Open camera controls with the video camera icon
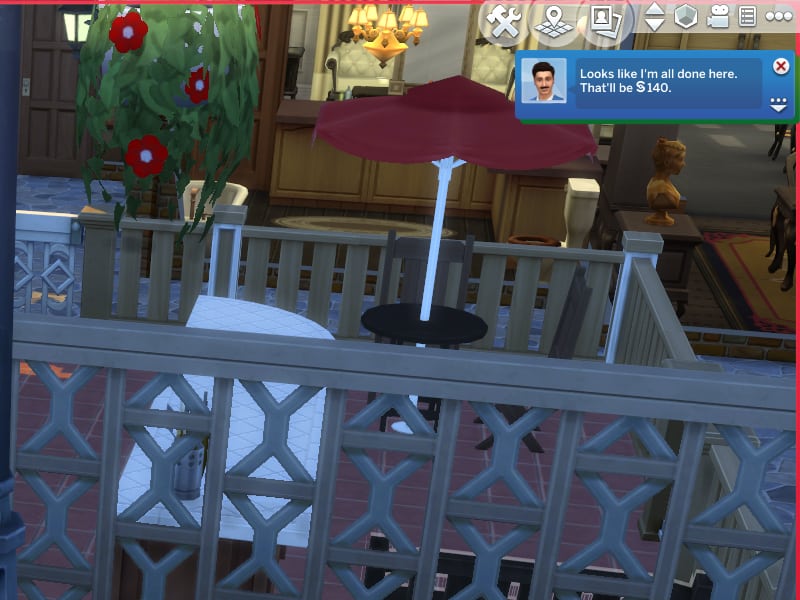 click(x=718, y=17)
